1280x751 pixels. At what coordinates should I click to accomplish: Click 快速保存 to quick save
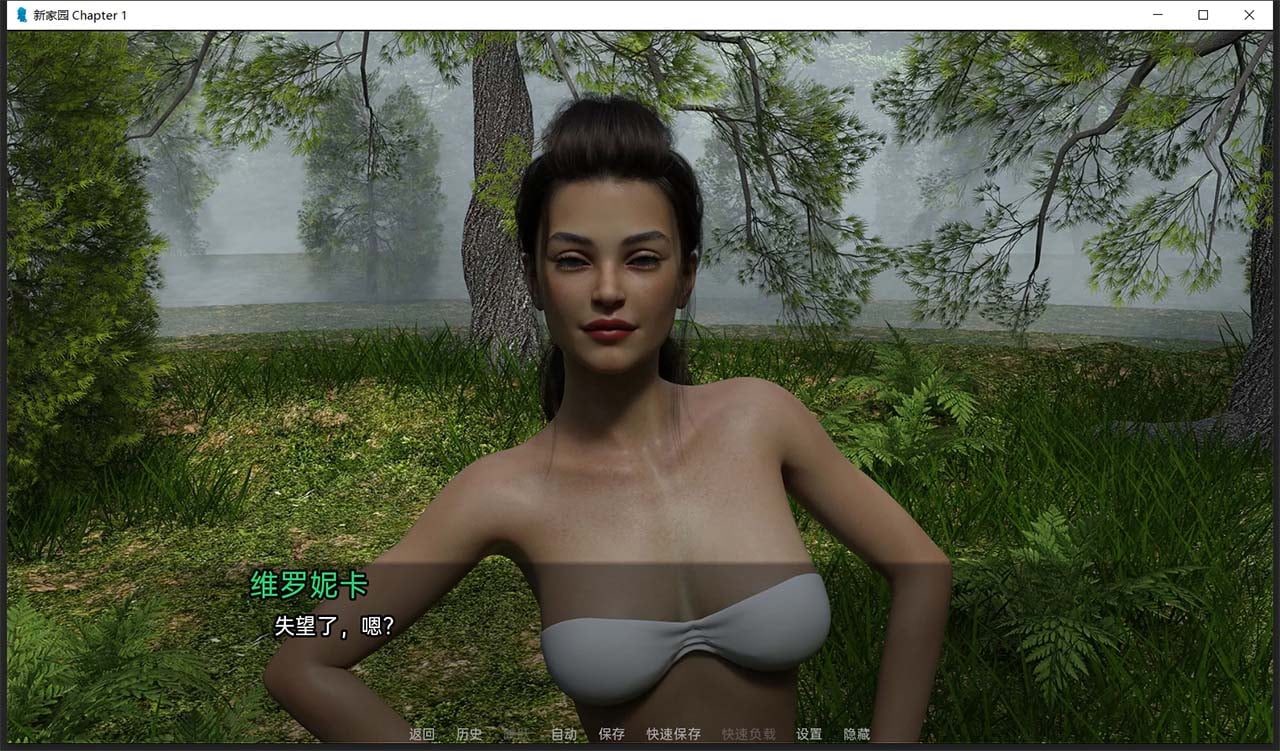pyautogui.click(x=673, y=734)
